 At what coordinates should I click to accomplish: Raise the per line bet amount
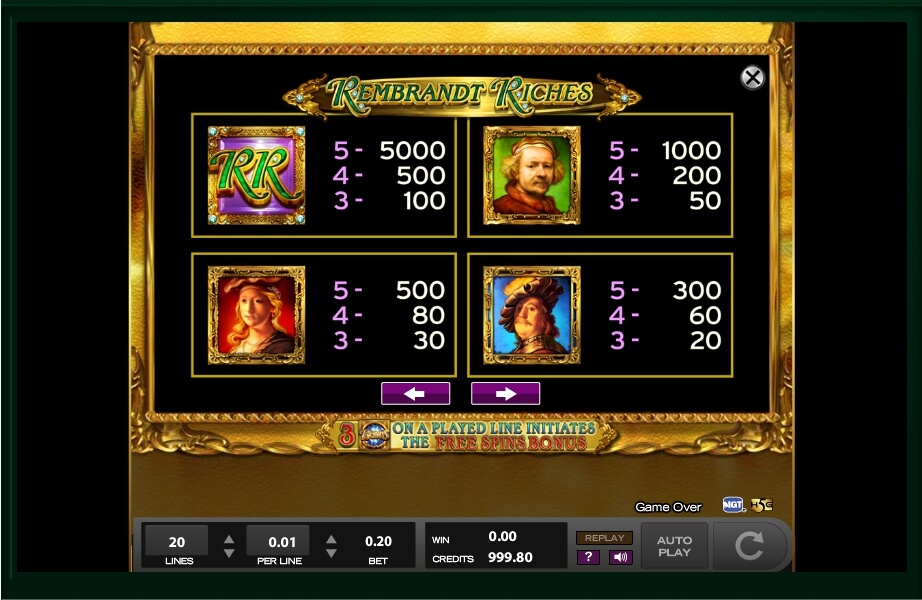click(331, 536)
